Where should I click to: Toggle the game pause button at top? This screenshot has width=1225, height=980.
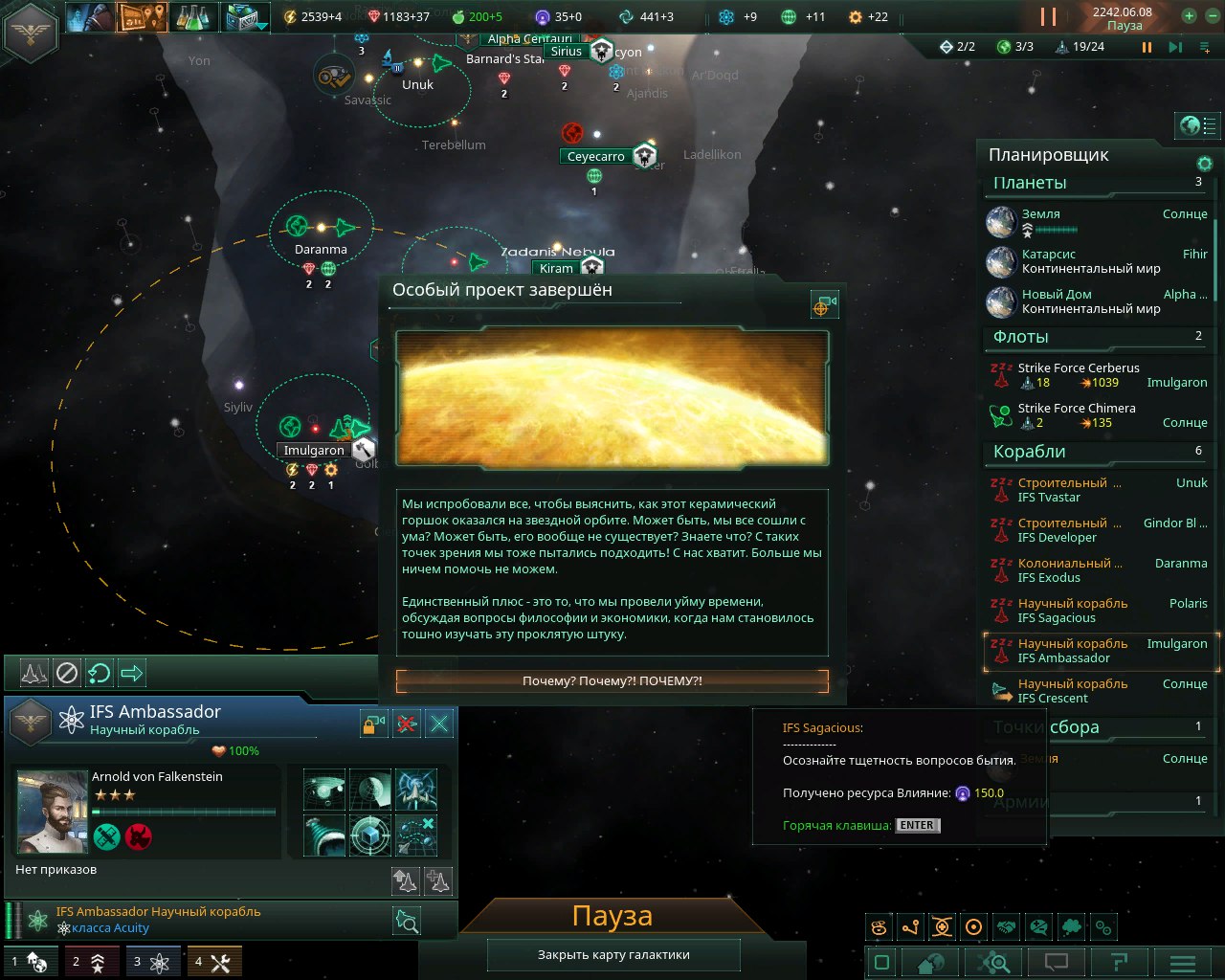[x=1049, y=16]
